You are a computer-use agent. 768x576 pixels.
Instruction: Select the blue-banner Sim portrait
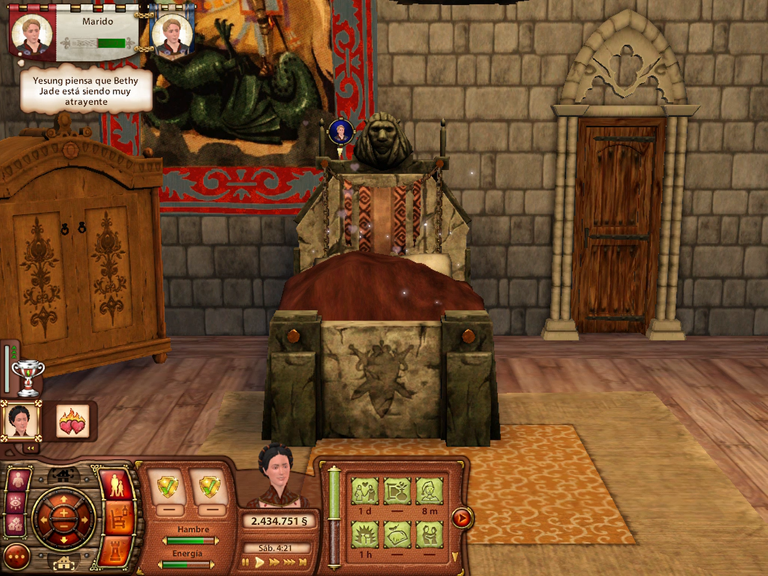point(341,131)
